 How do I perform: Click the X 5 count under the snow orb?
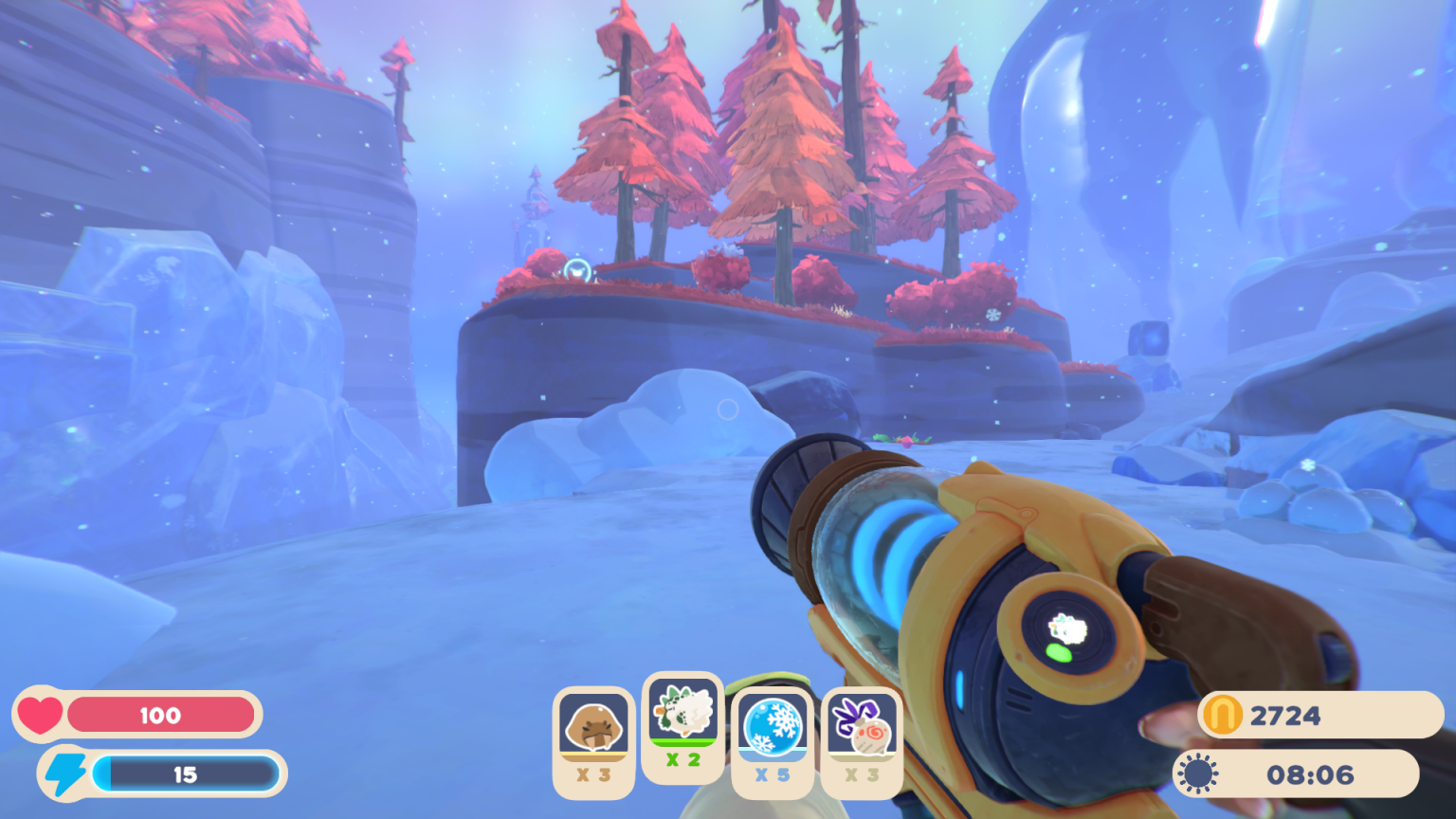(x=773, y=774)
